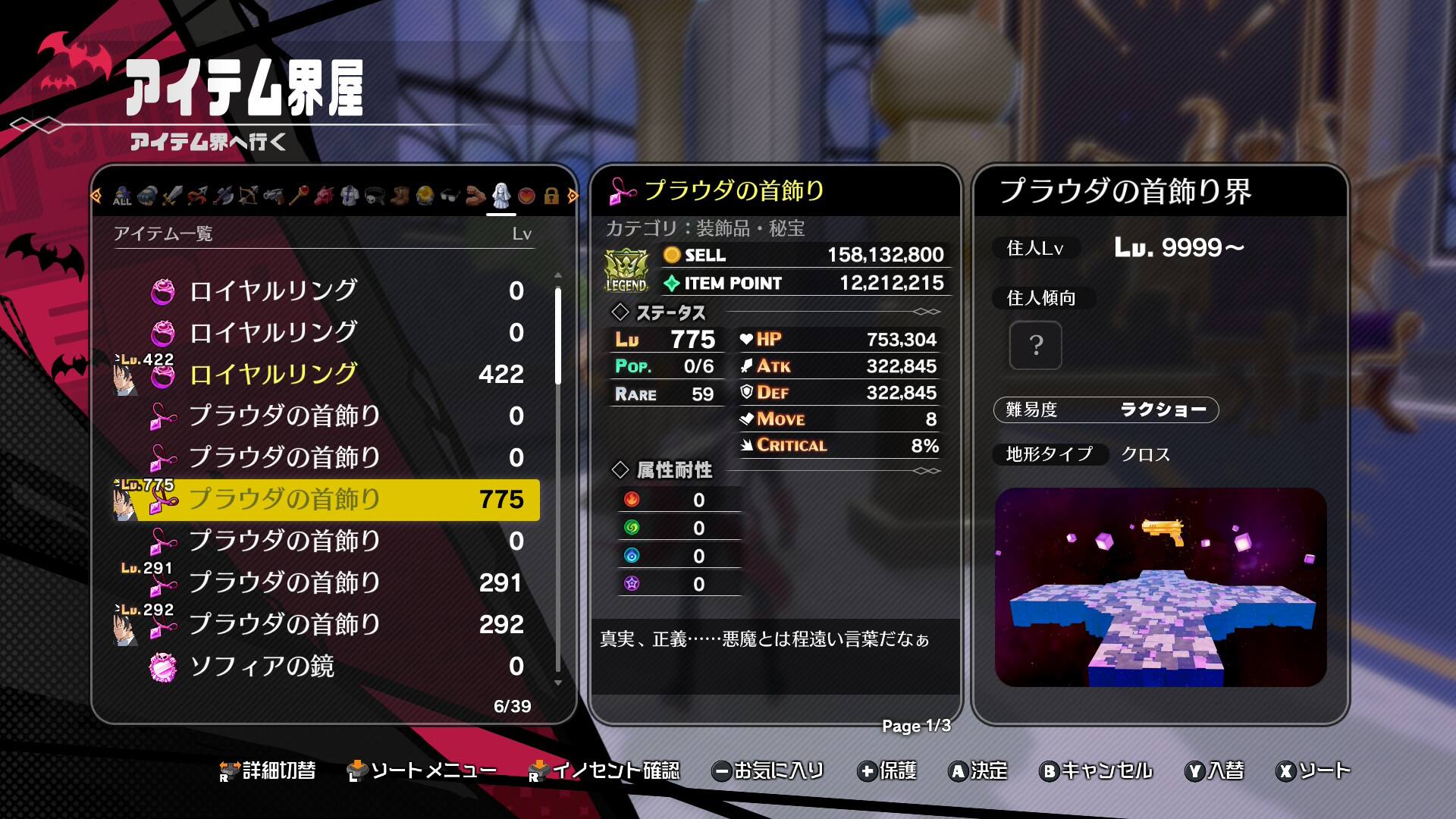Show the gun category tab

coord(273,196)
